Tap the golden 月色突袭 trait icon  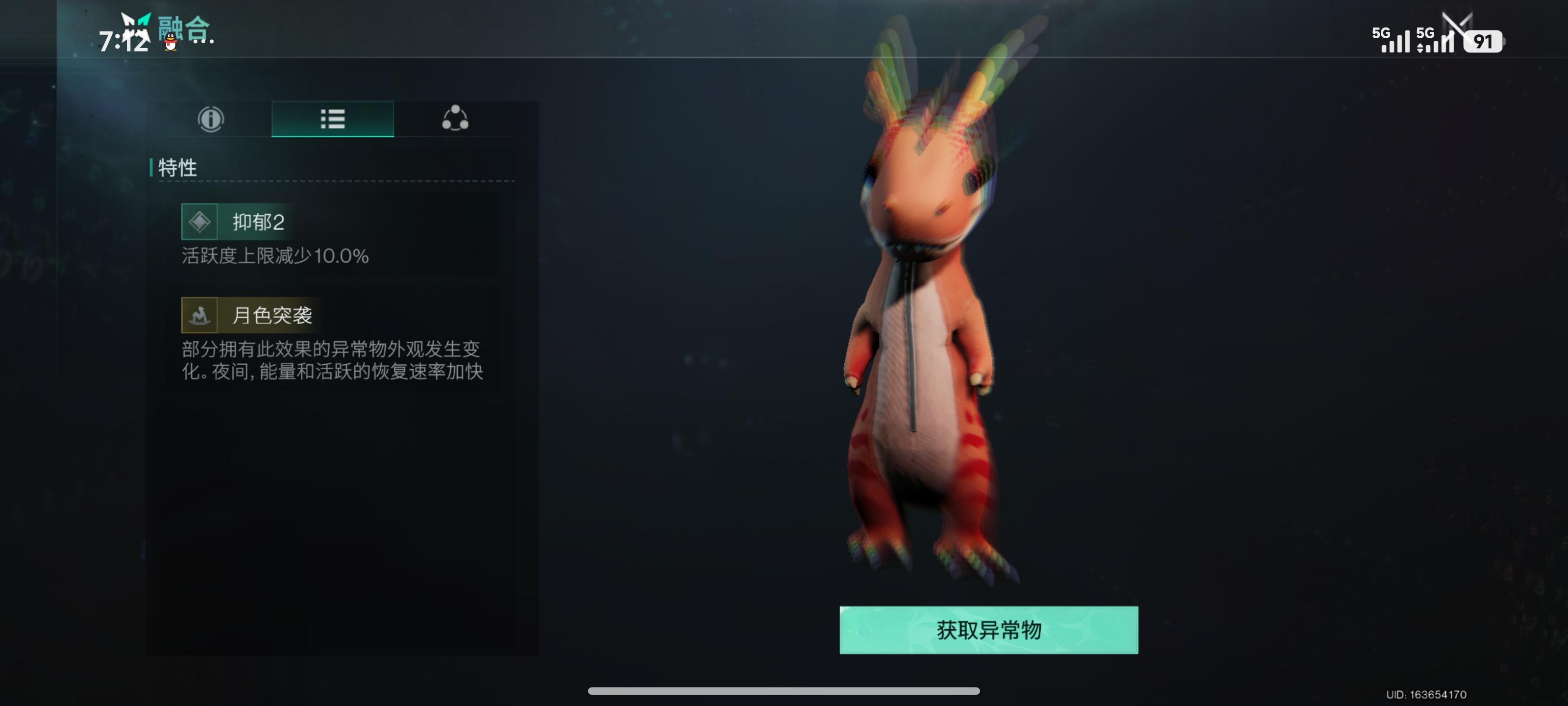[200, 317]
